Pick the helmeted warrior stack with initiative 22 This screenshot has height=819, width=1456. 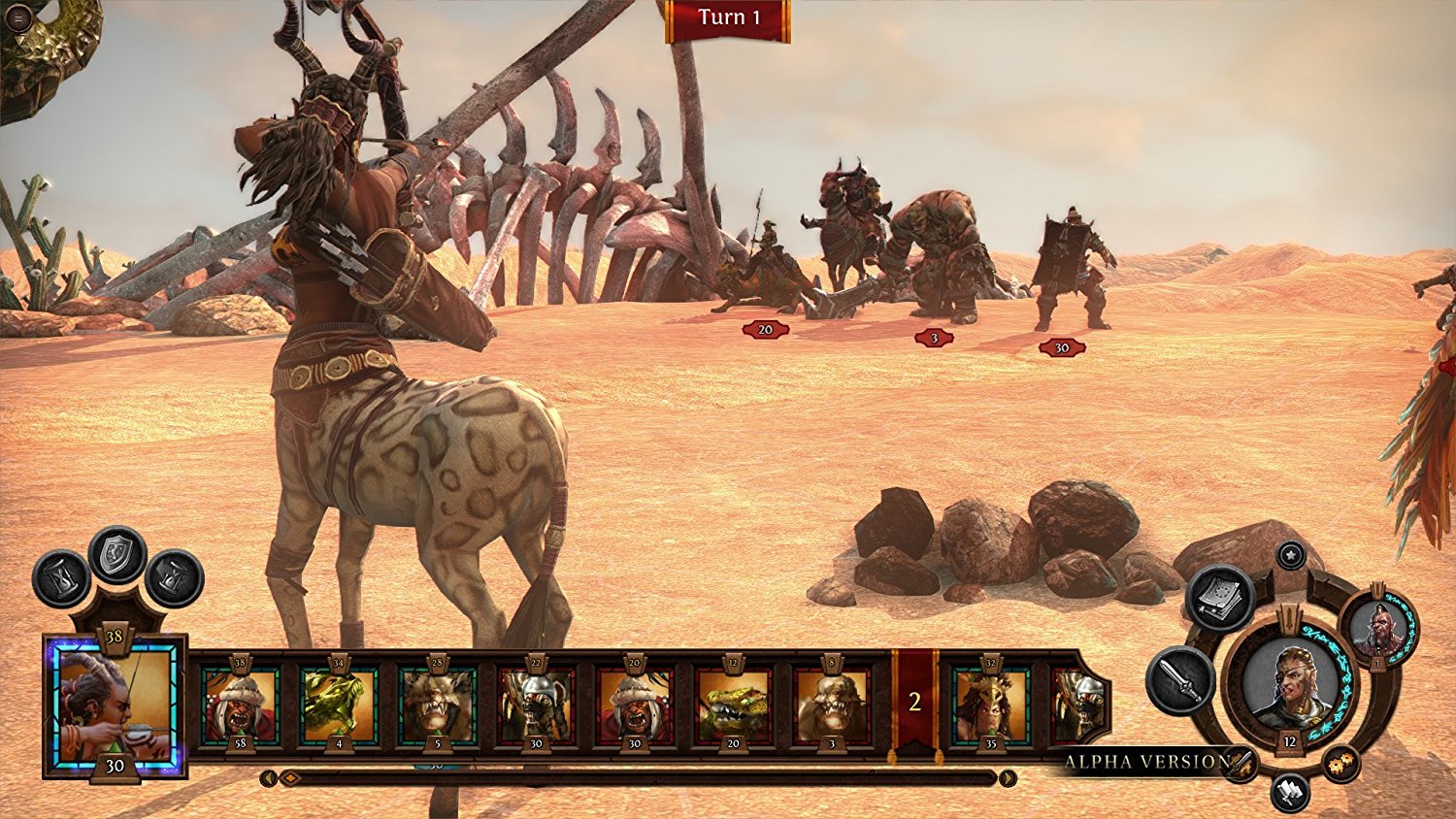pyautogui.click(x=536, y=704)
